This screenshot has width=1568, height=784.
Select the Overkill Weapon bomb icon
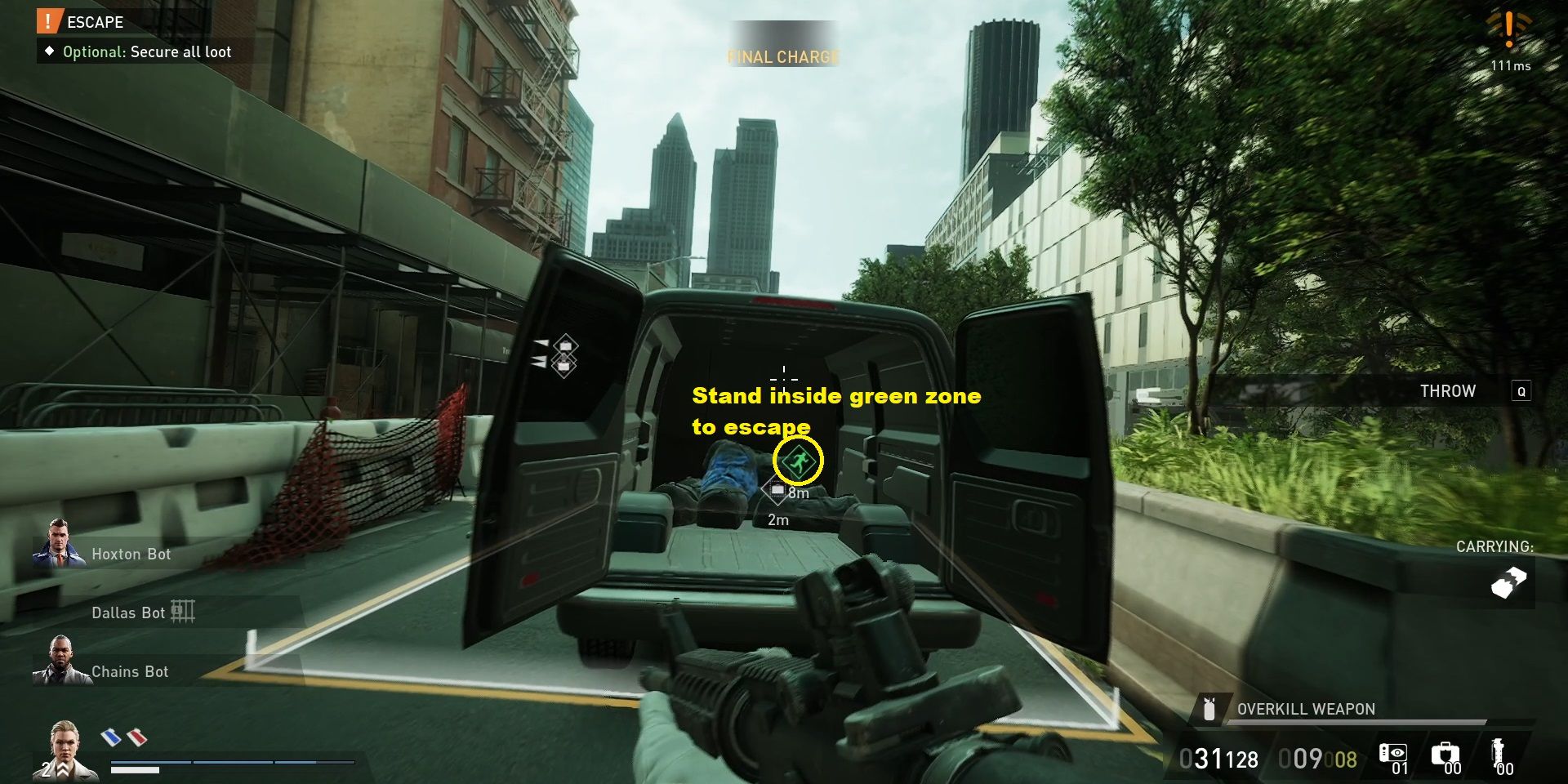(1209, 710)
